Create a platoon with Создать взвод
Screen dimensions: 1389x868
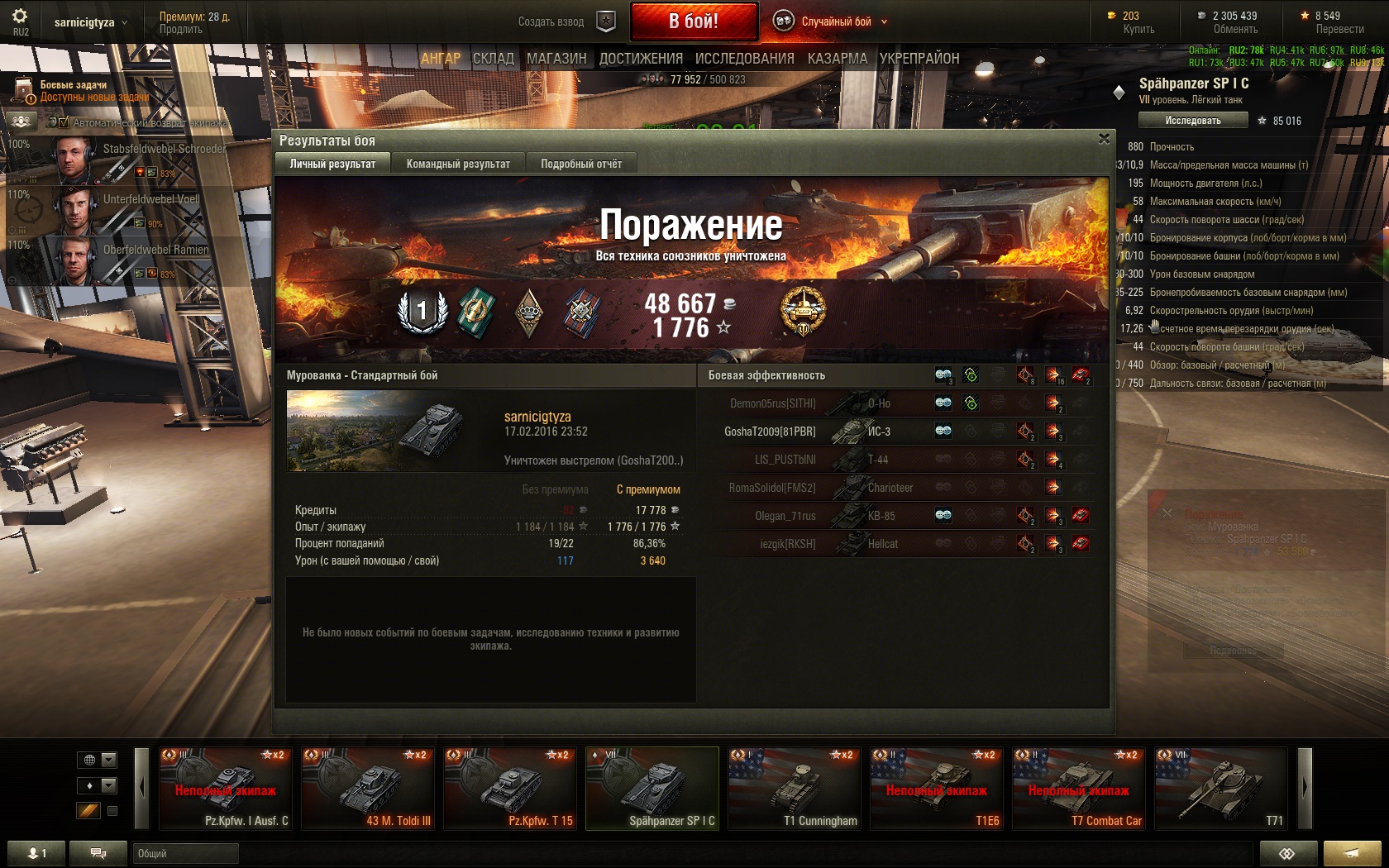coord(566,21)
